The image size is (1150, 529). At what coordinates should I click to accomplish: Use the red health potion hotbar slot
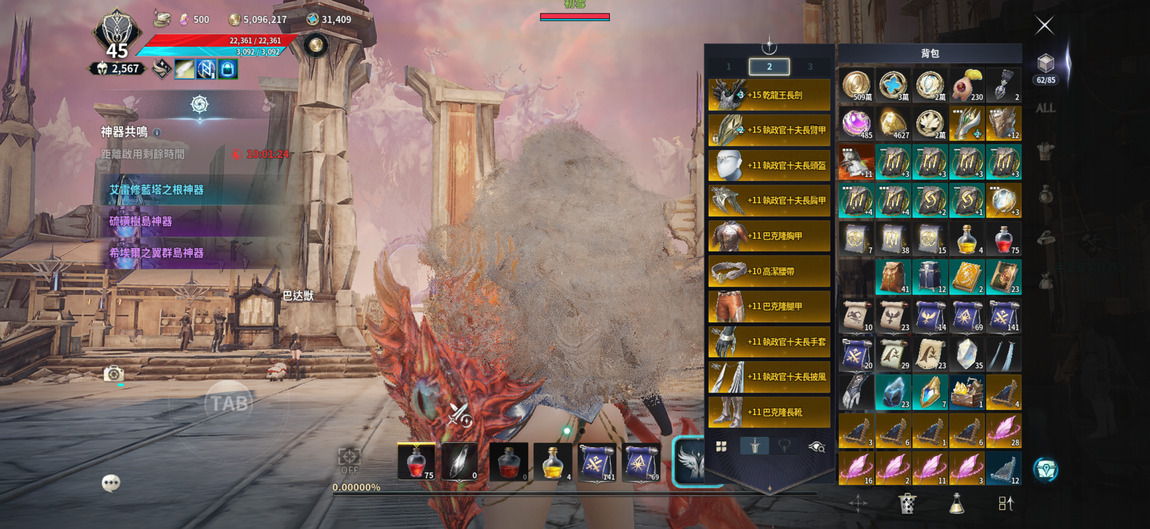coord(416,462)
